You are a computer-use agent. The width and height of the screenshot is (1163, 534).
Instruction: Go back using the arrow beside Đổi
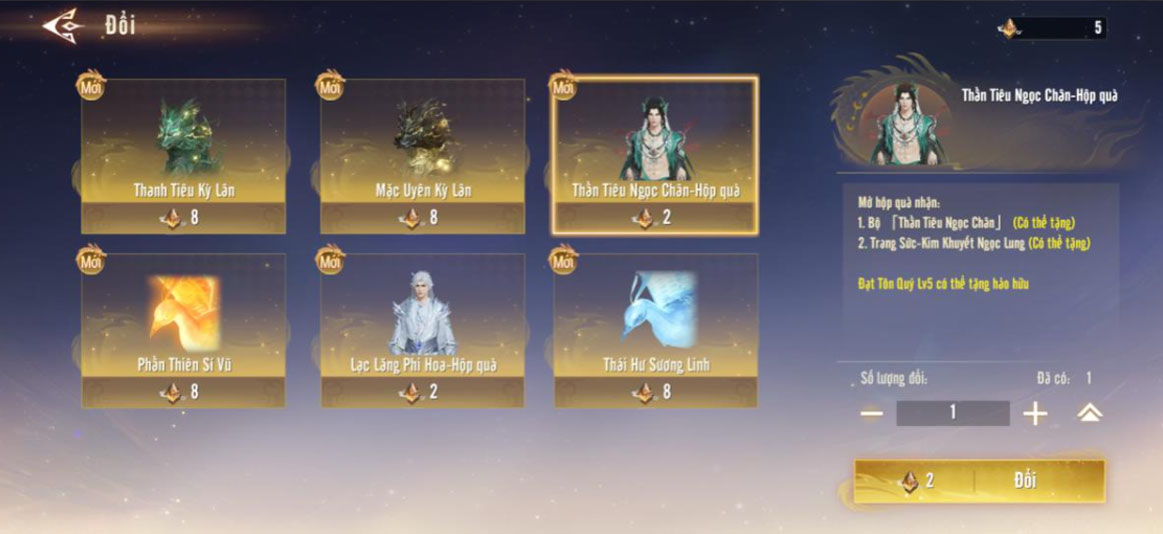coord(62,26)
